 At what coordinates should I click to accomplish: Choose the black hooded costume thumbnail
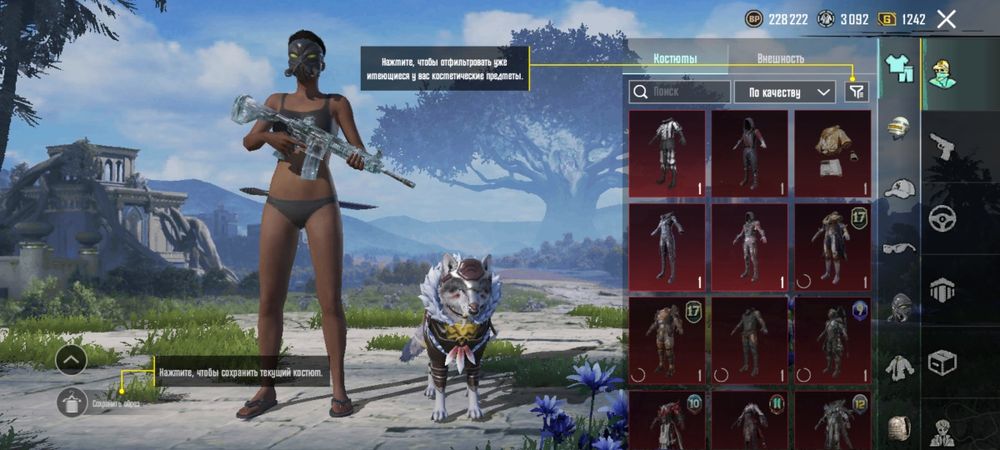[x=749, y=152]
